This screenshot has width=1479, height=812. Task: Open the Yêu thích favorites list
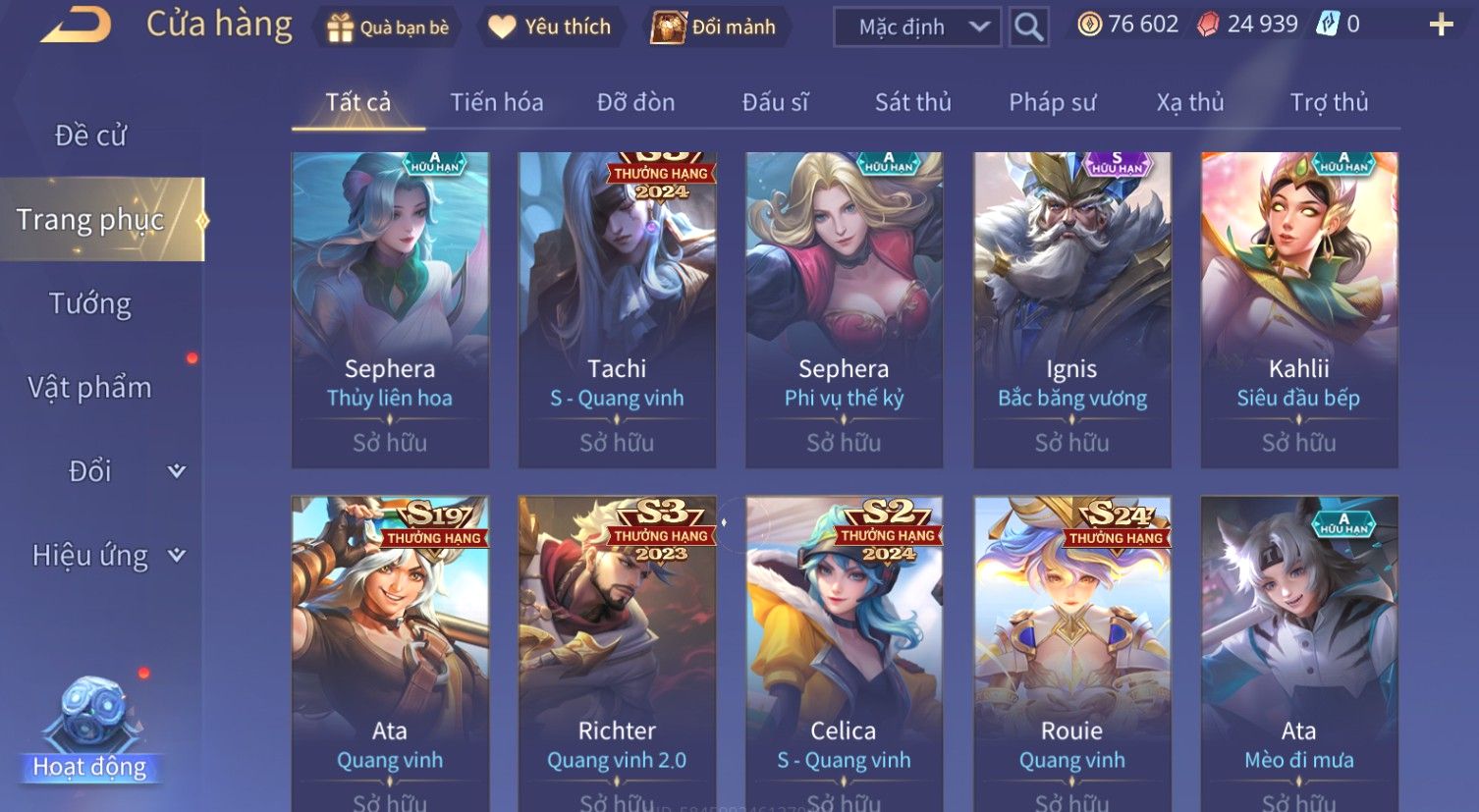(x=550, y=27)
